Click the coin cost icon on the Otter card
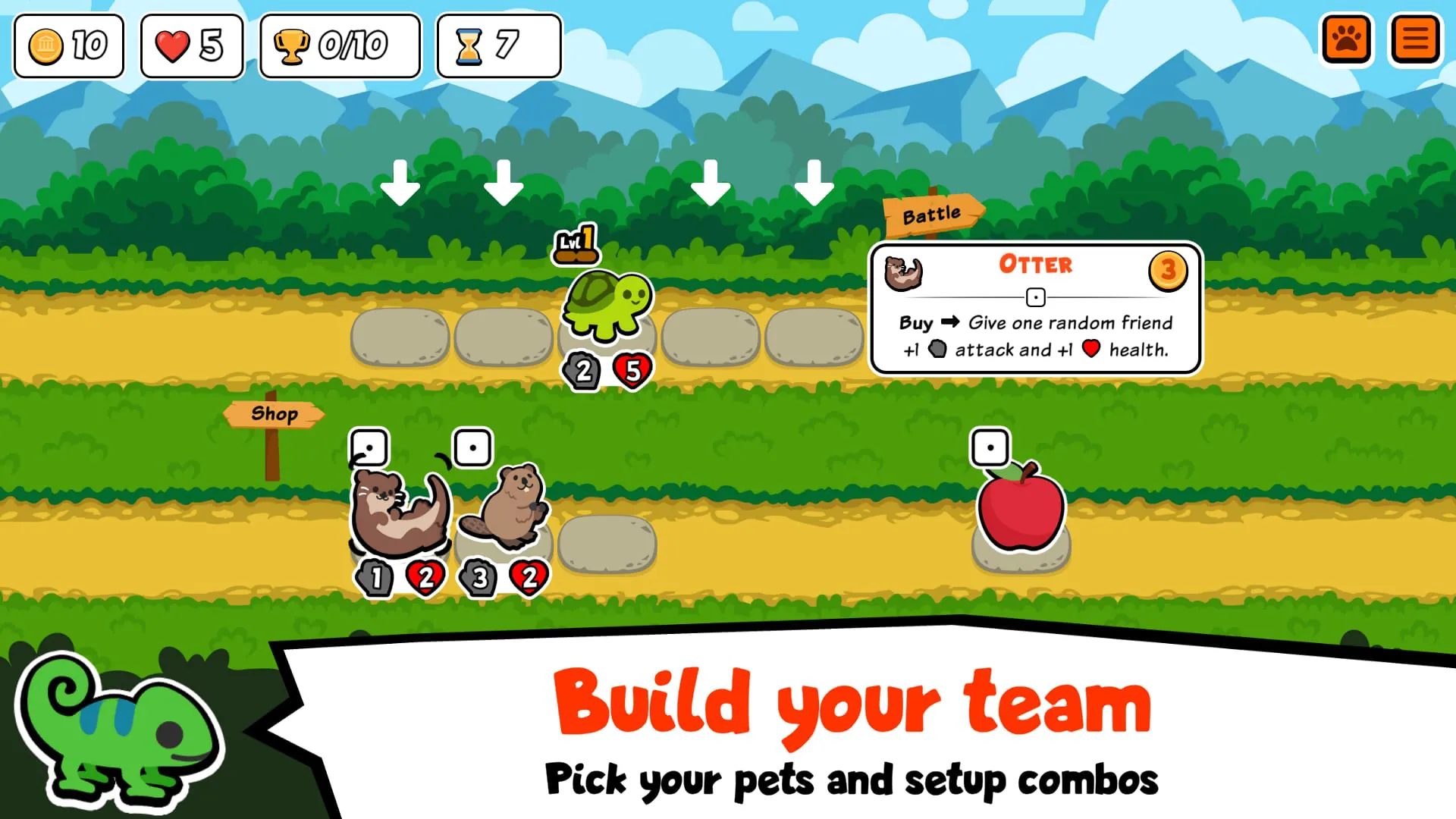 pyautogui.click(x=1168, y=270)
